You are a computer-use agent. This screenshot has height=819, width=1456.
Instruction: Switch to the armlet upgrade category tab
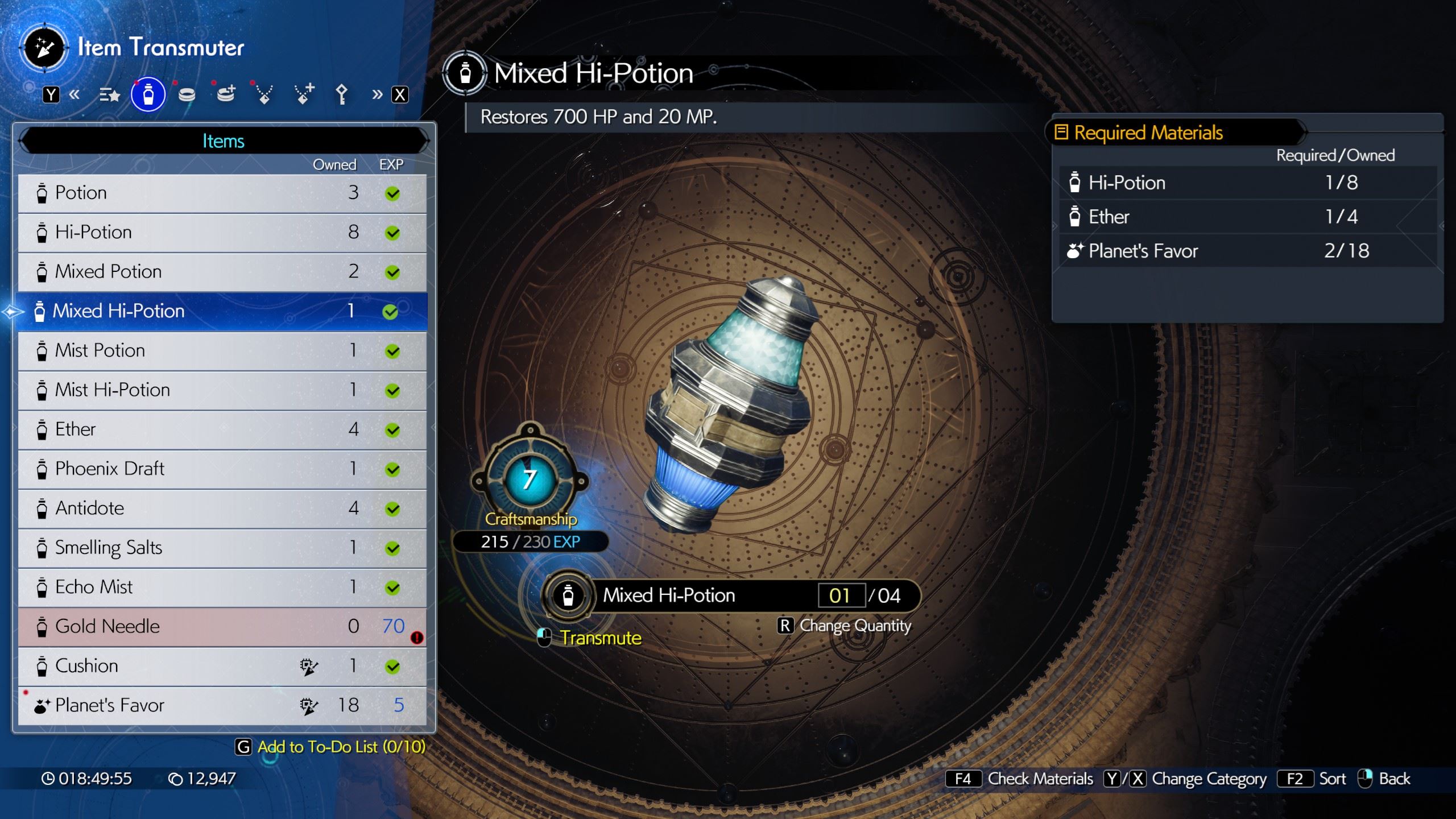click(226, 95)
